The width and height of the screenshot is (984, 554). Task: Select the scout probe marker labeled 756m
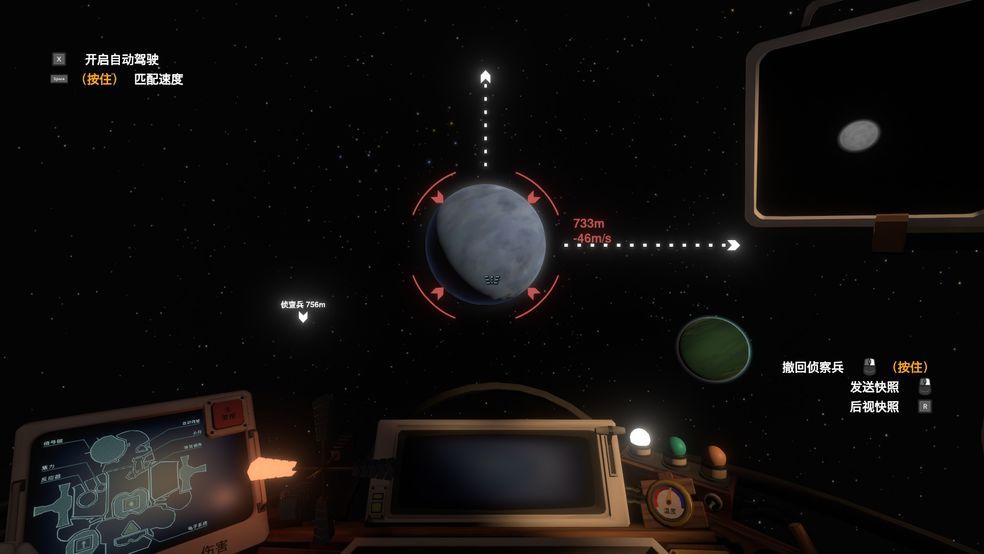tap(303, 316)
